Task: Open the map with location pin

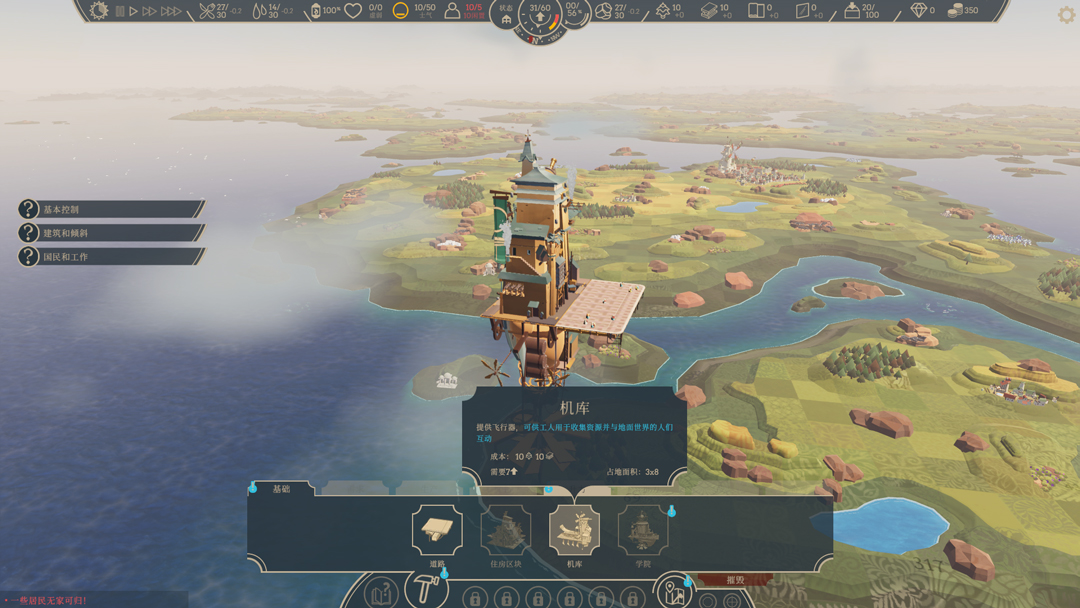Action: 675,593
